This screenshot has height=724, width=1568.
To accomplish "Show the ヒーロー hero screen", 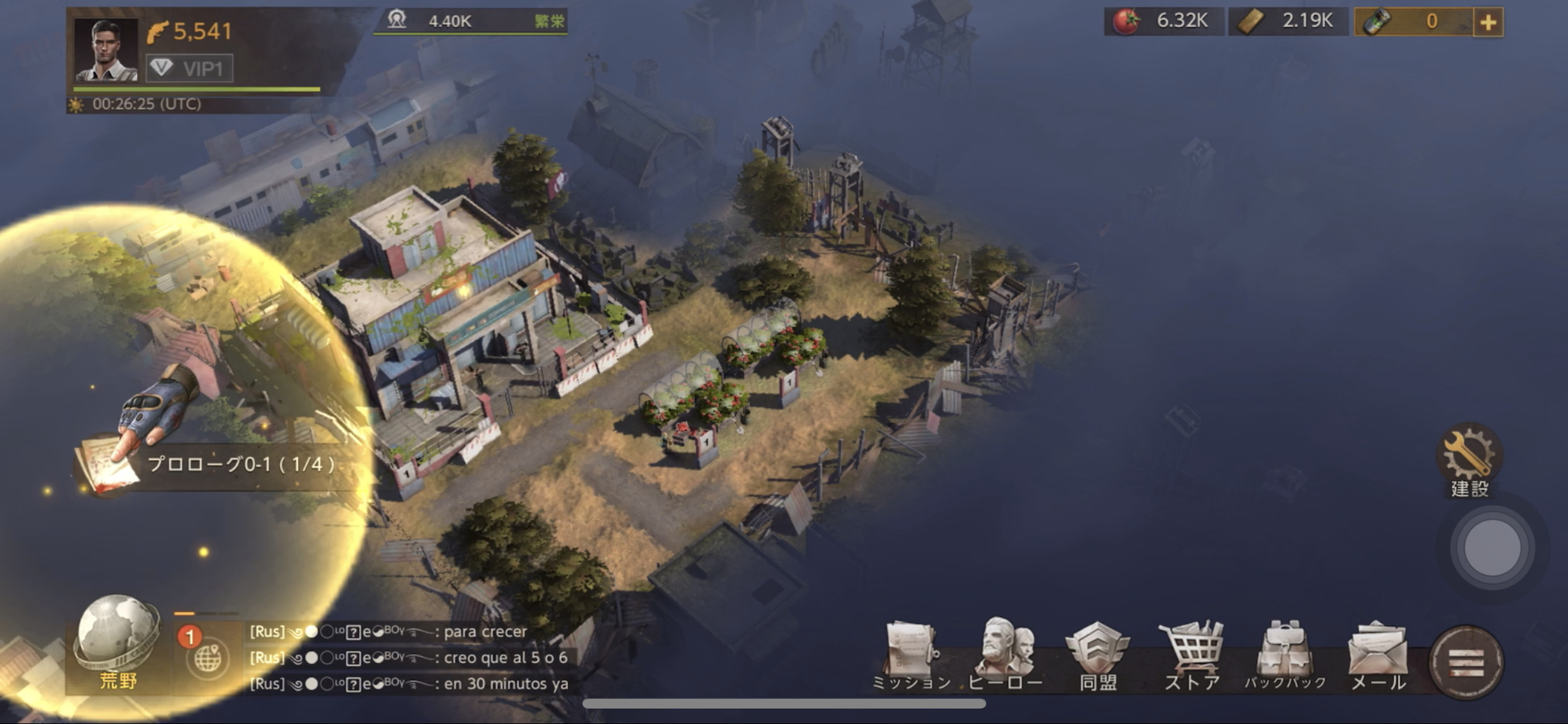I will 1005,655.
